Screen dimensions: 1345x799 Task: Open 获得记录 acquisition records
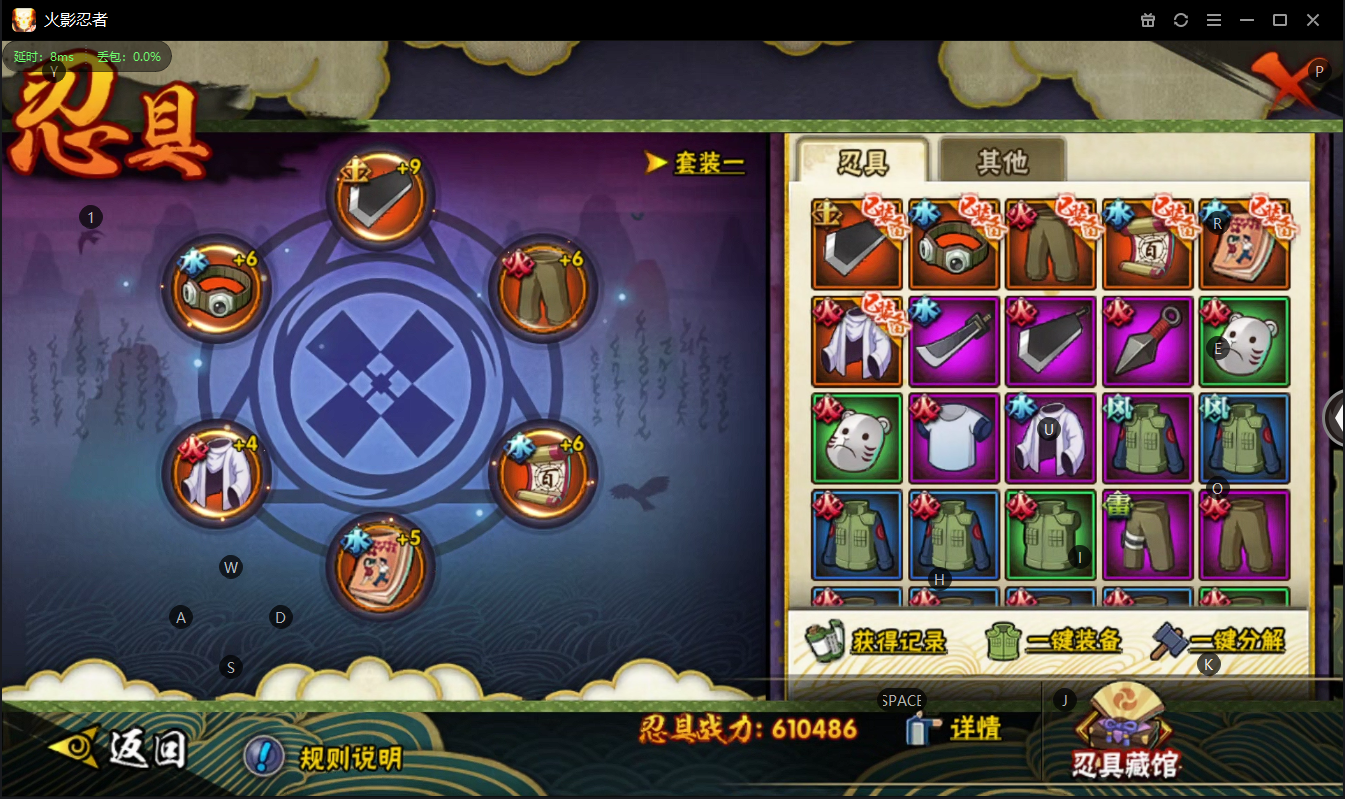878,641
